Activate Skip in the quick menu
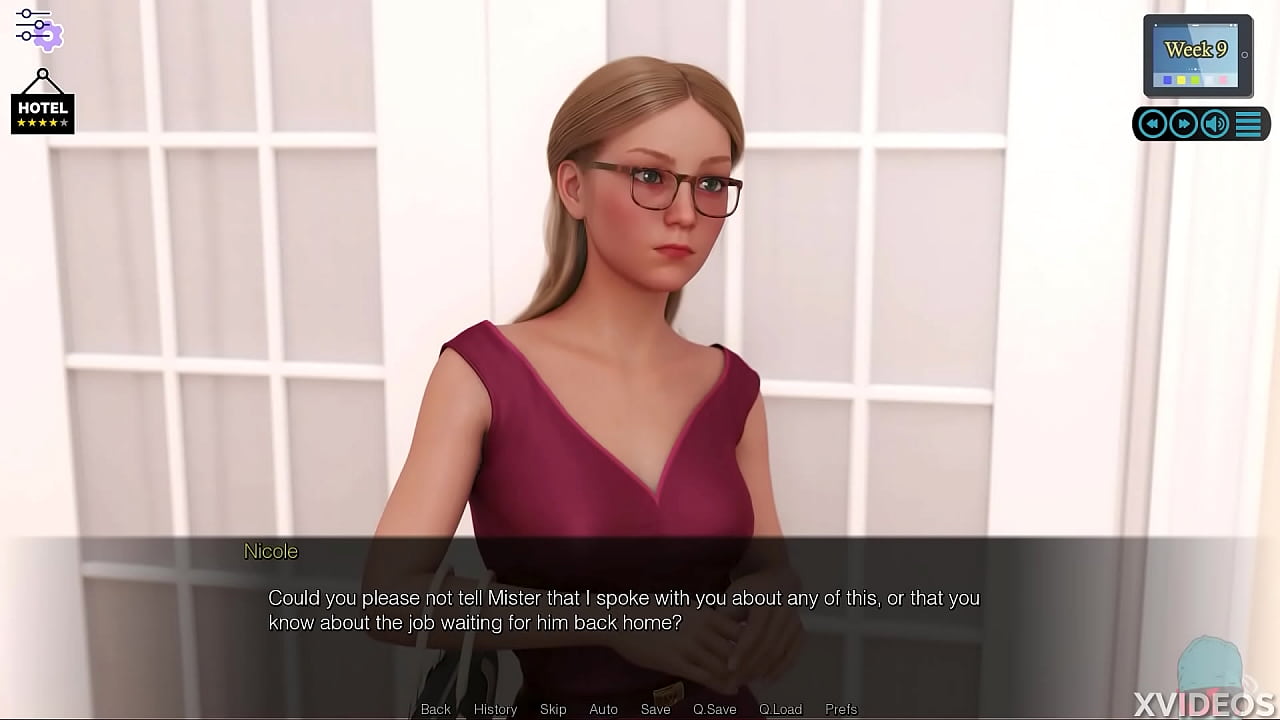 point(553,709)
